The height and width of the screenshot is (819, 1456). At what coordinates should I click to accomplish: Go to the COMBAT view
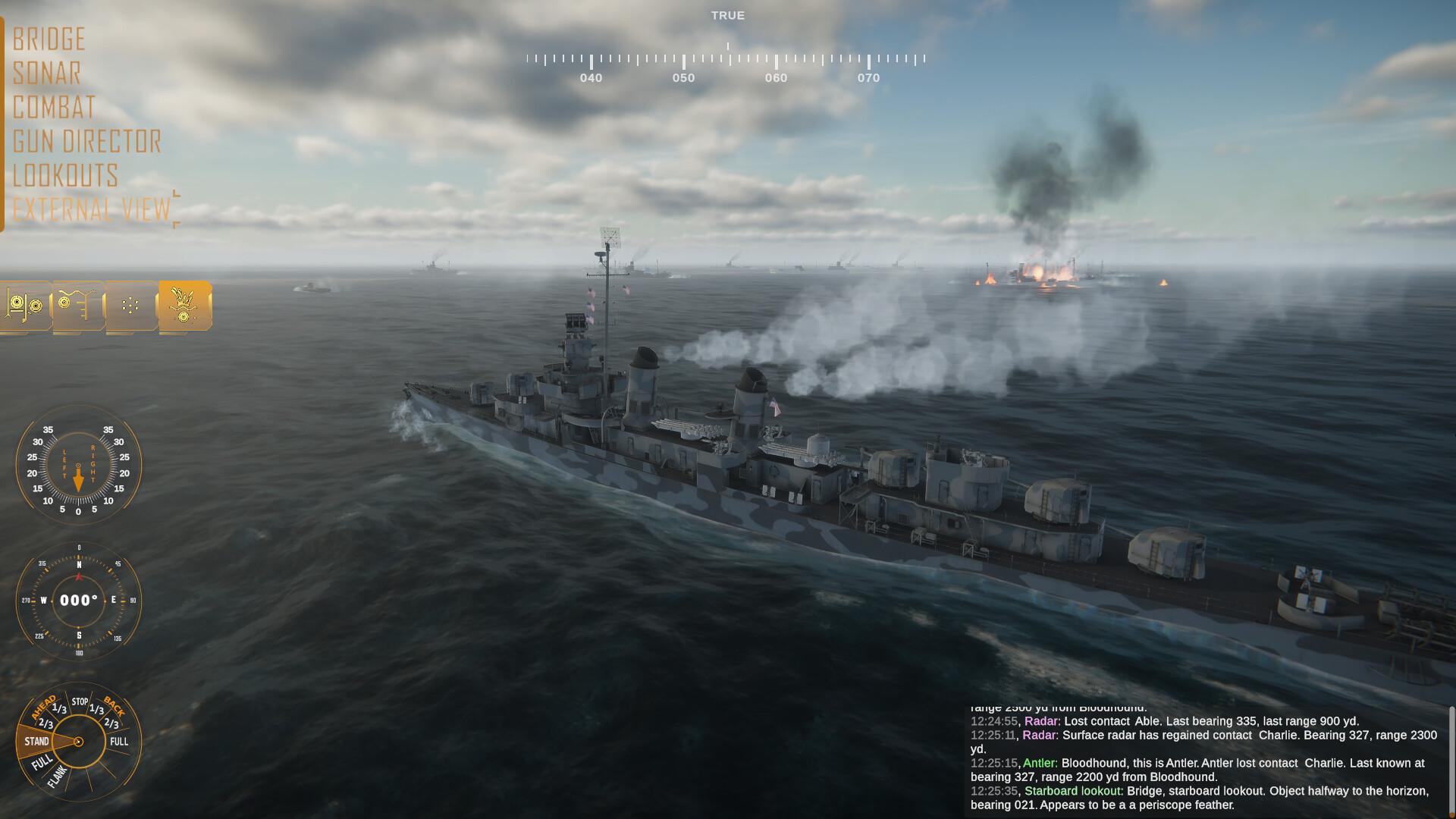coord(53,107)
